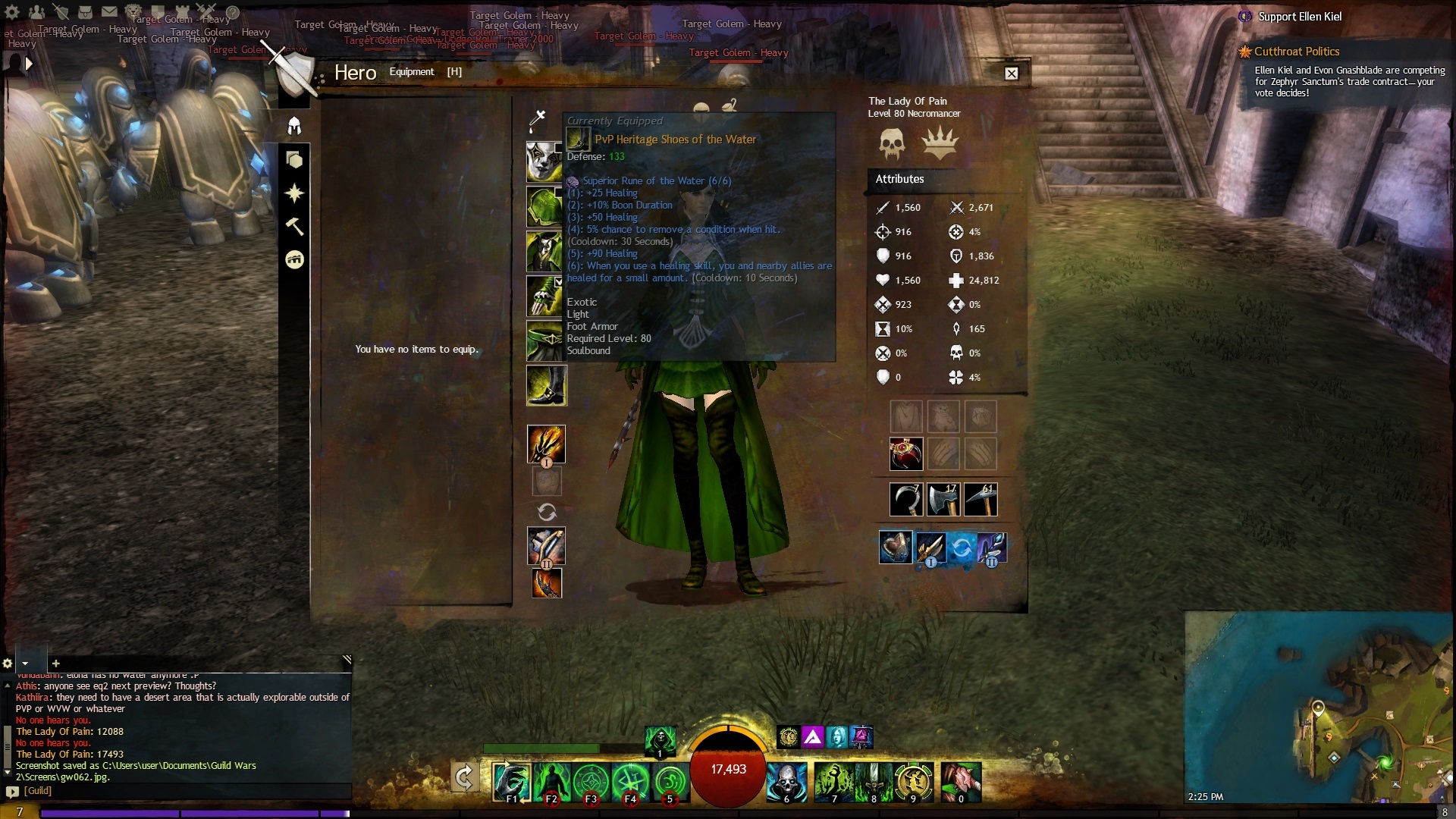Enter Death Shroud with the F1 skill
1456x819 pixels.
(511, 782)
